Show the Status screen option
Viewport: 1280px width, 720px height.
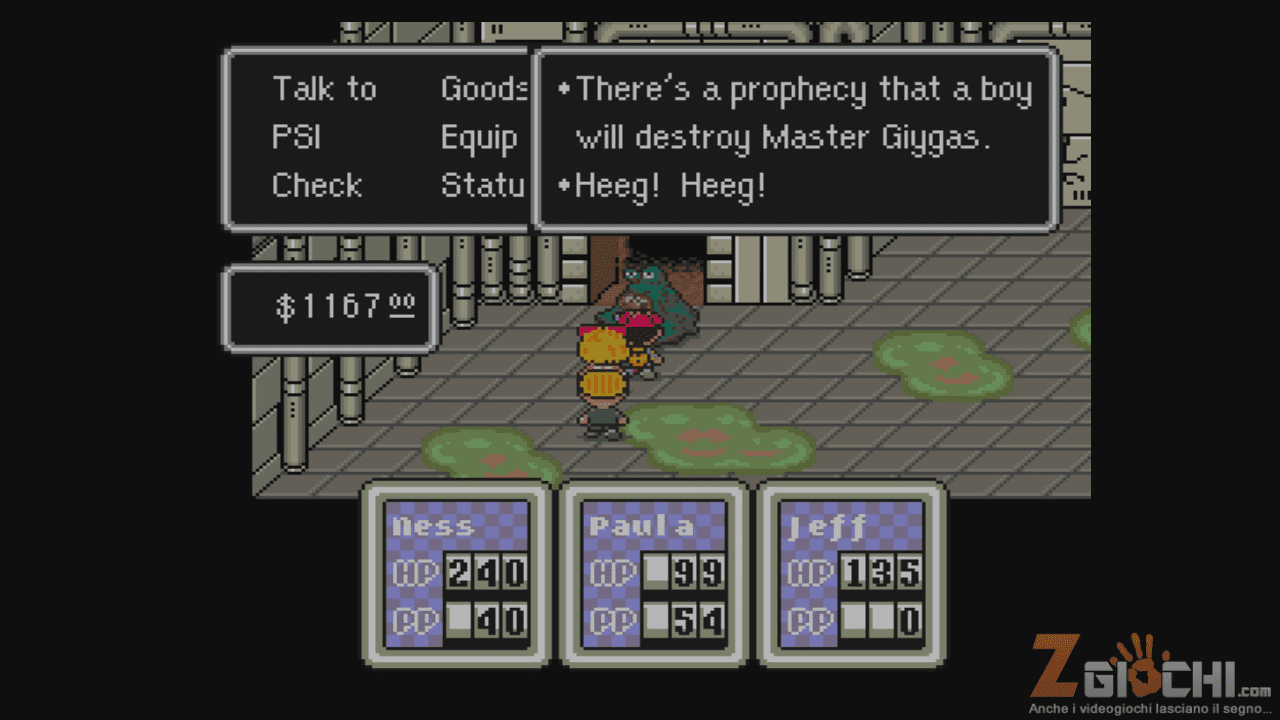pyautogui.click(x=483, y=186)
